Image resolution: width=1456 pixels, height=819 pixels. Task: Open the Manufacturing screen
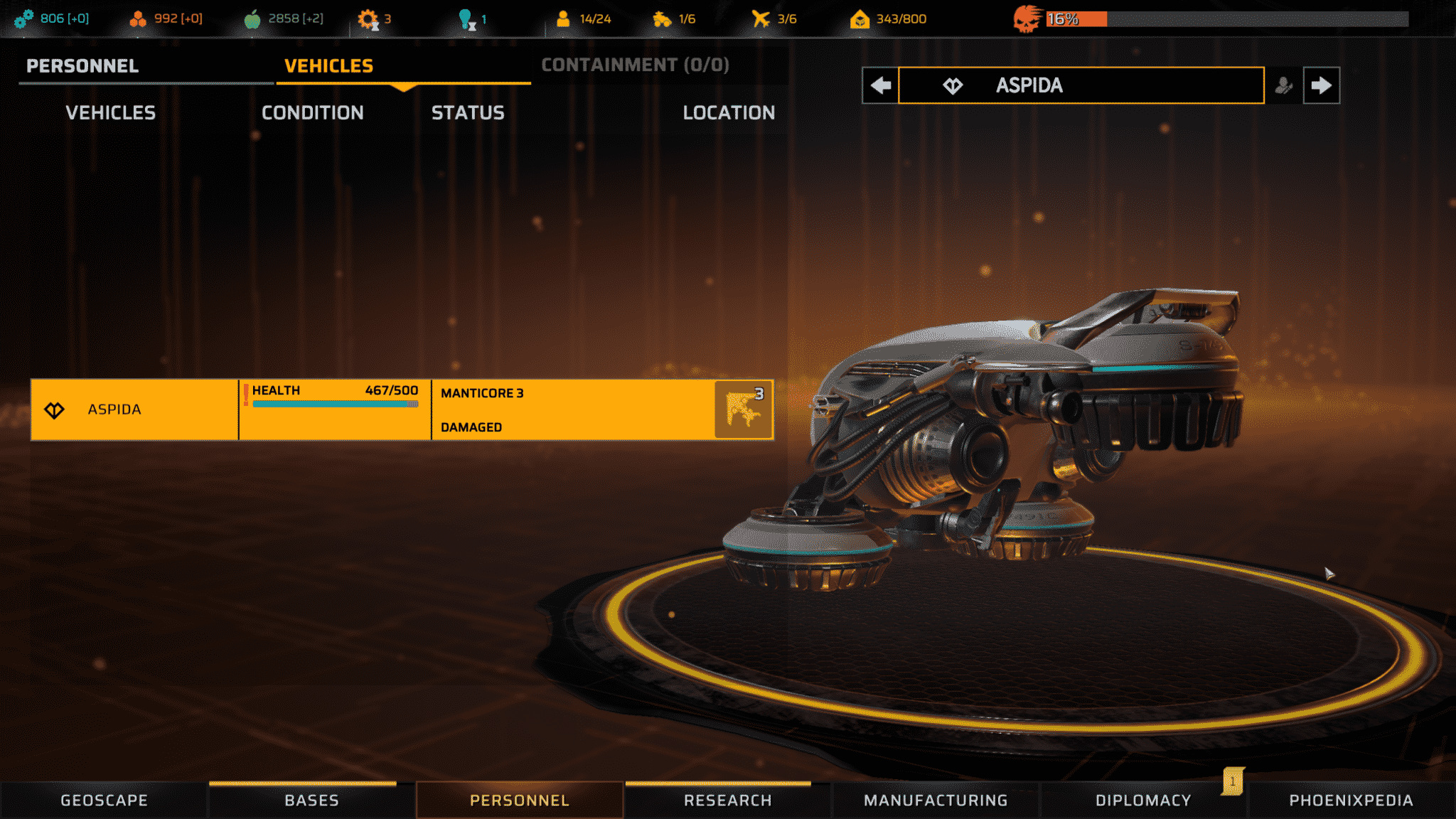click(x=936, y=801)
